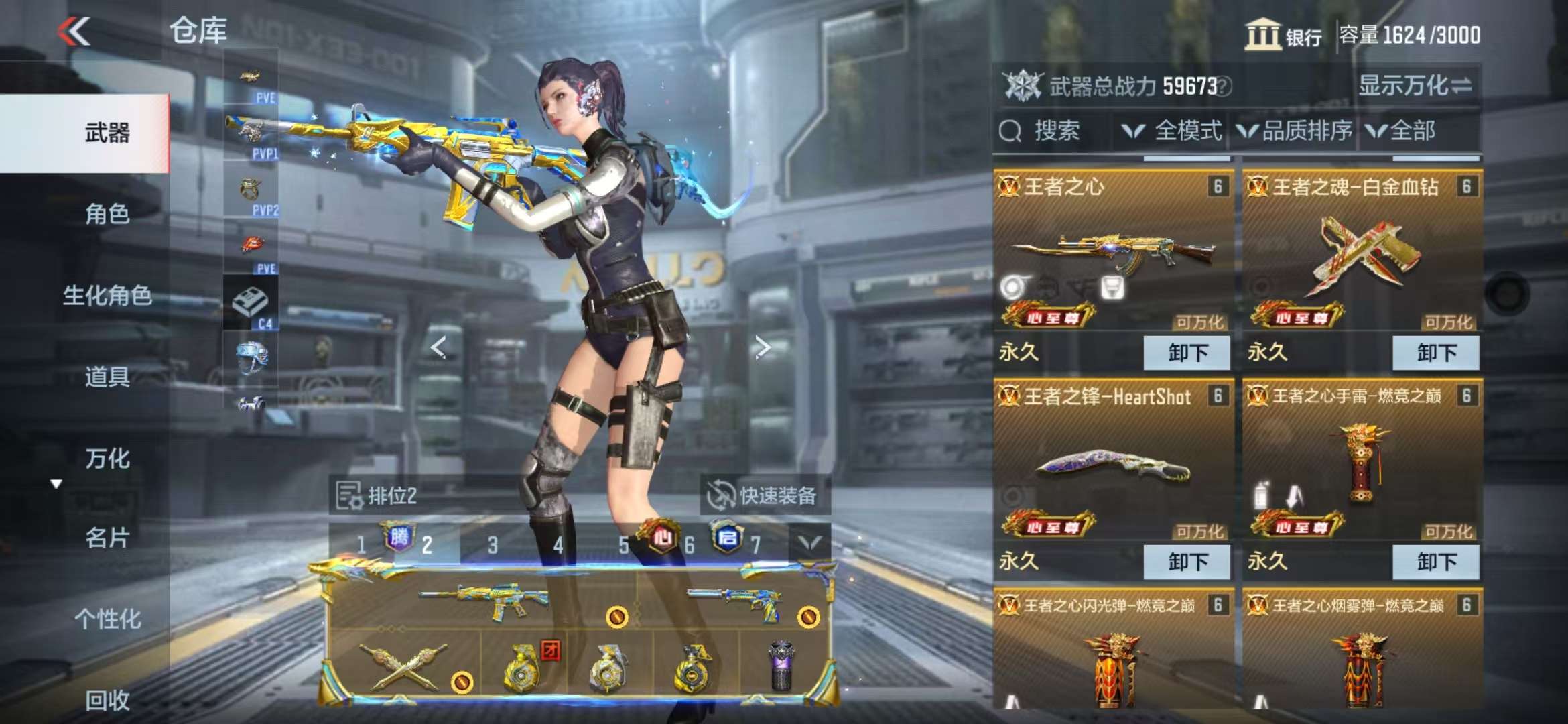Select the 武器 weapons tab
The width and height of the screenshot is (1568, 724).
(x=107, y=133)
